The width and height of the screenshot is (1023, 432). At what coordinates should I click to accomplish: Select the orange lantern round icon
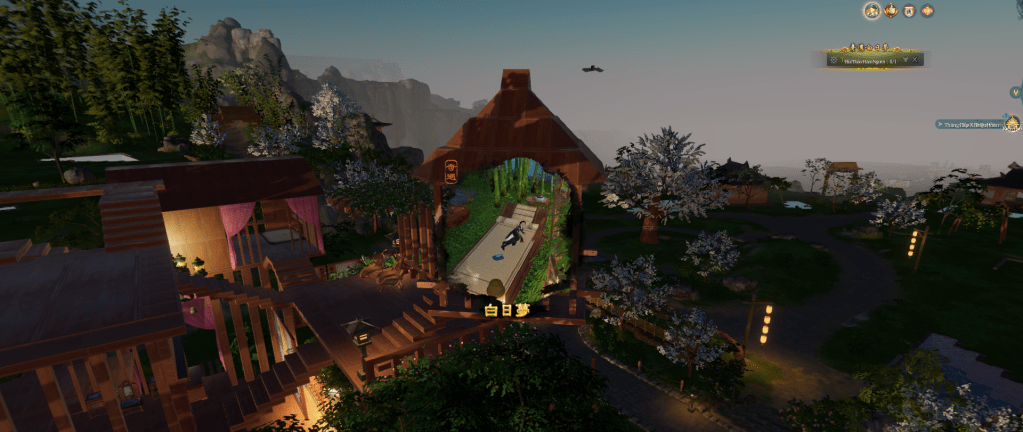click(x=928, y=11)
